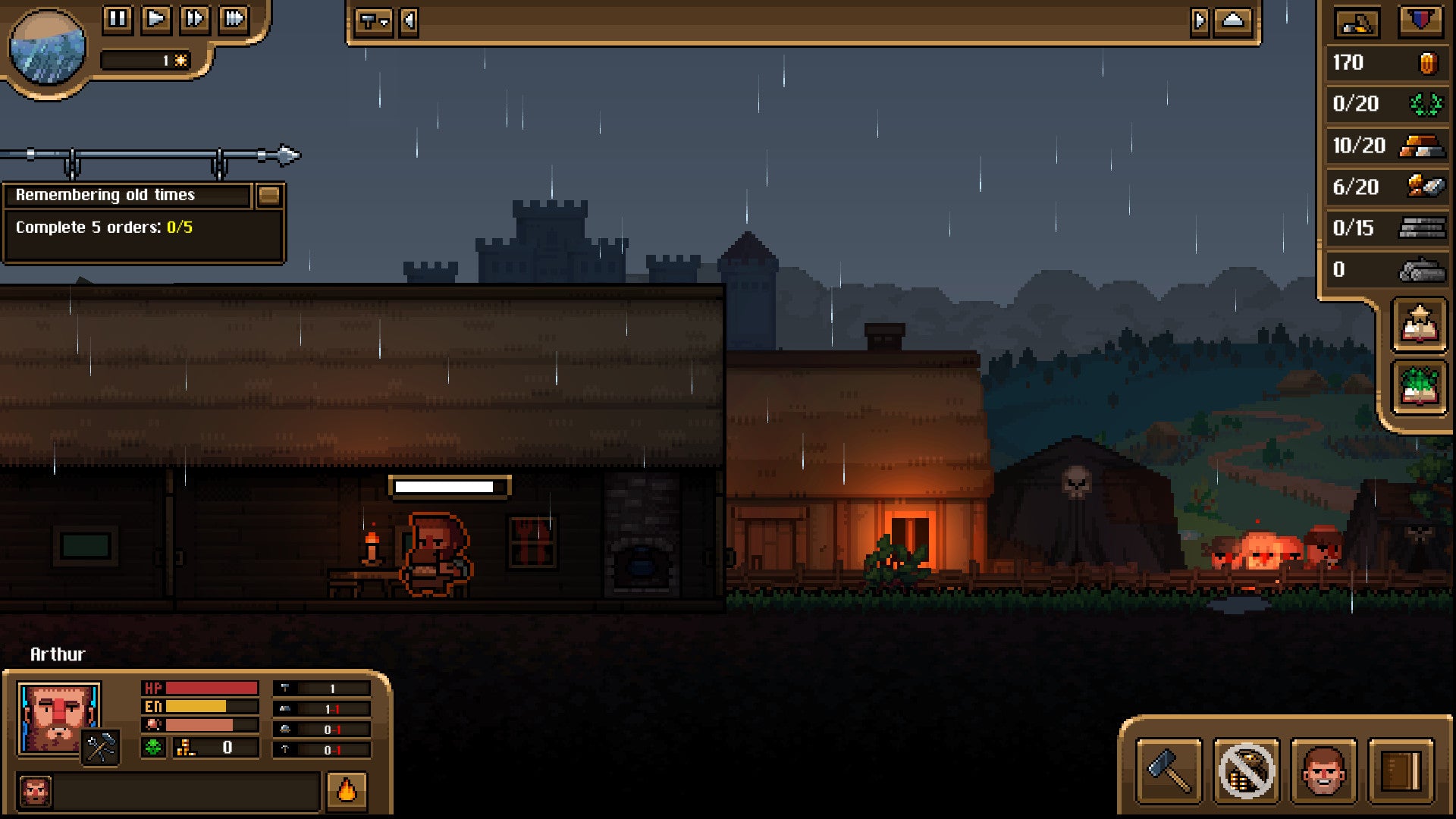This screenshot has width=1456, height=819.
Task: Select the hammer build tool button
Action: pyautogui.click(x=1169, y=770)
